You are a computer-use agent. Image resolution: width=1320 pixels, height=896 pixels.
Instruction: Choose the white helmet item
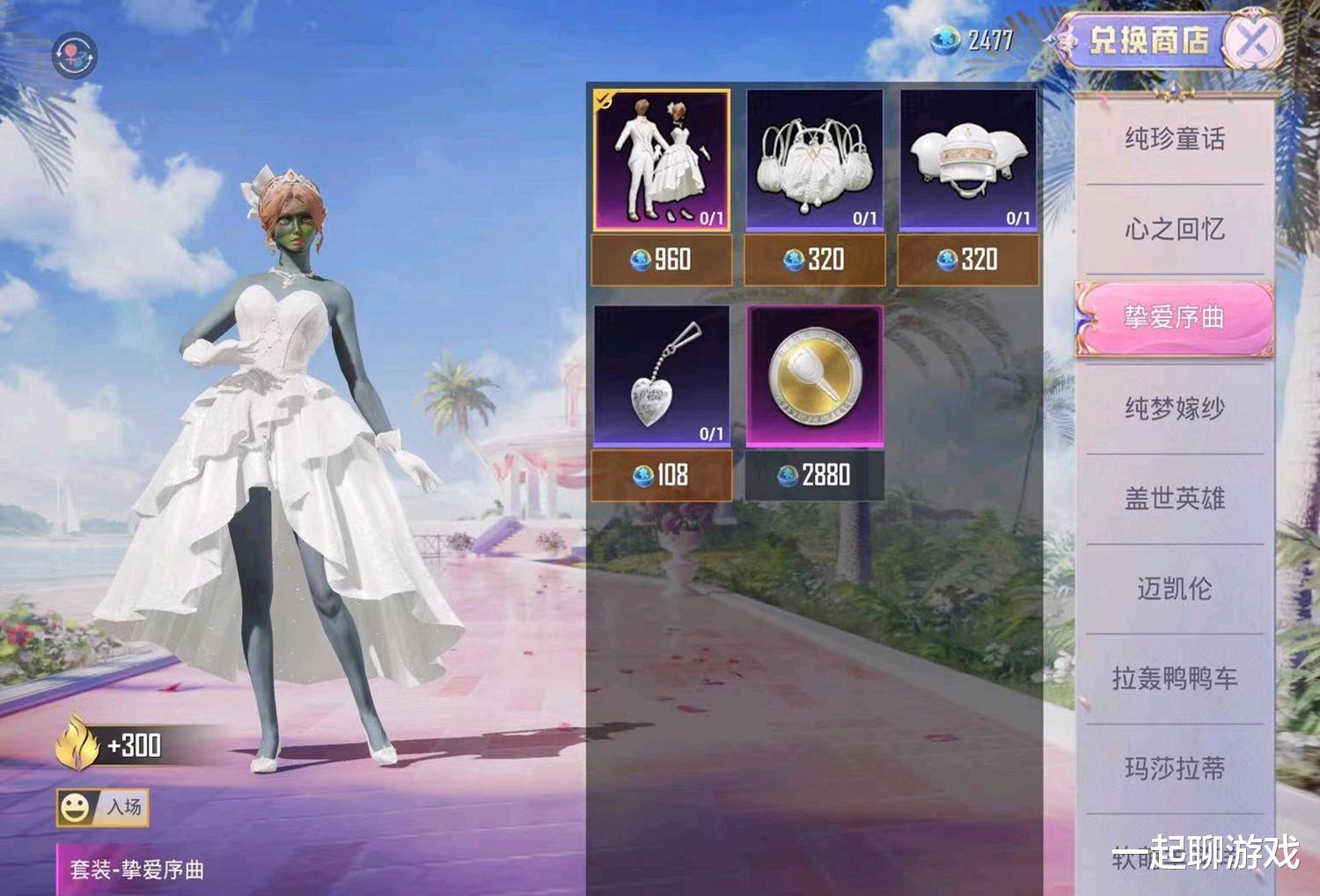pyautogui.click(x=968, y=160)
